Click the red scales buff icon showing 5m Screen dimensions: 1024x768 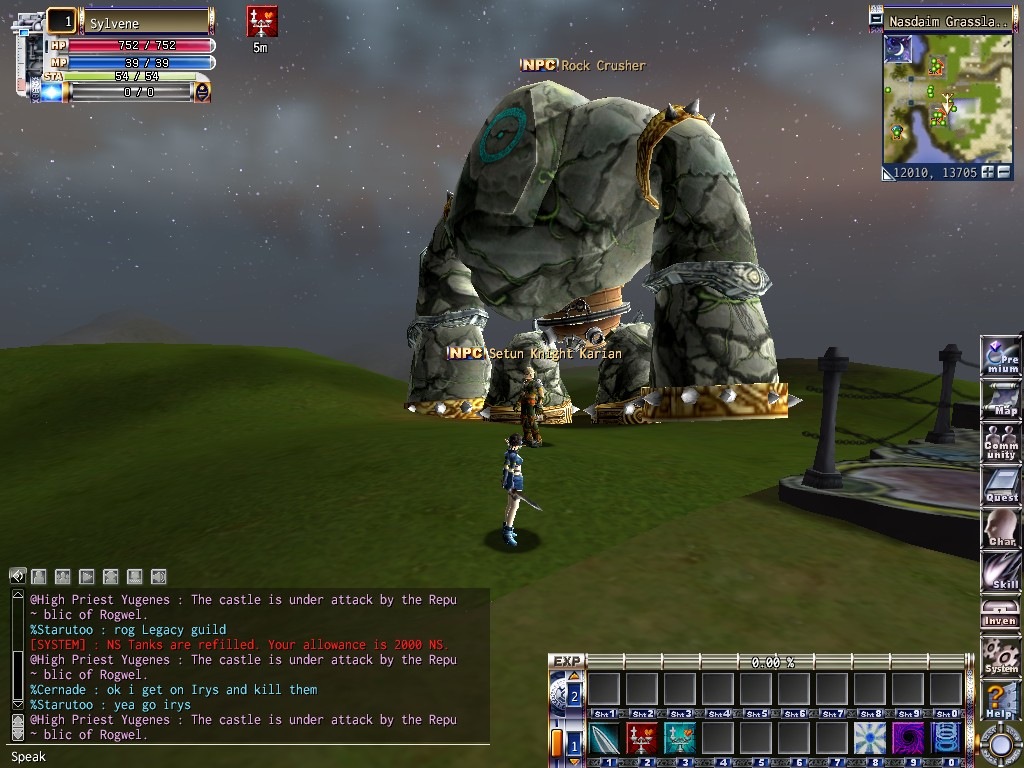tap(262, 22)
